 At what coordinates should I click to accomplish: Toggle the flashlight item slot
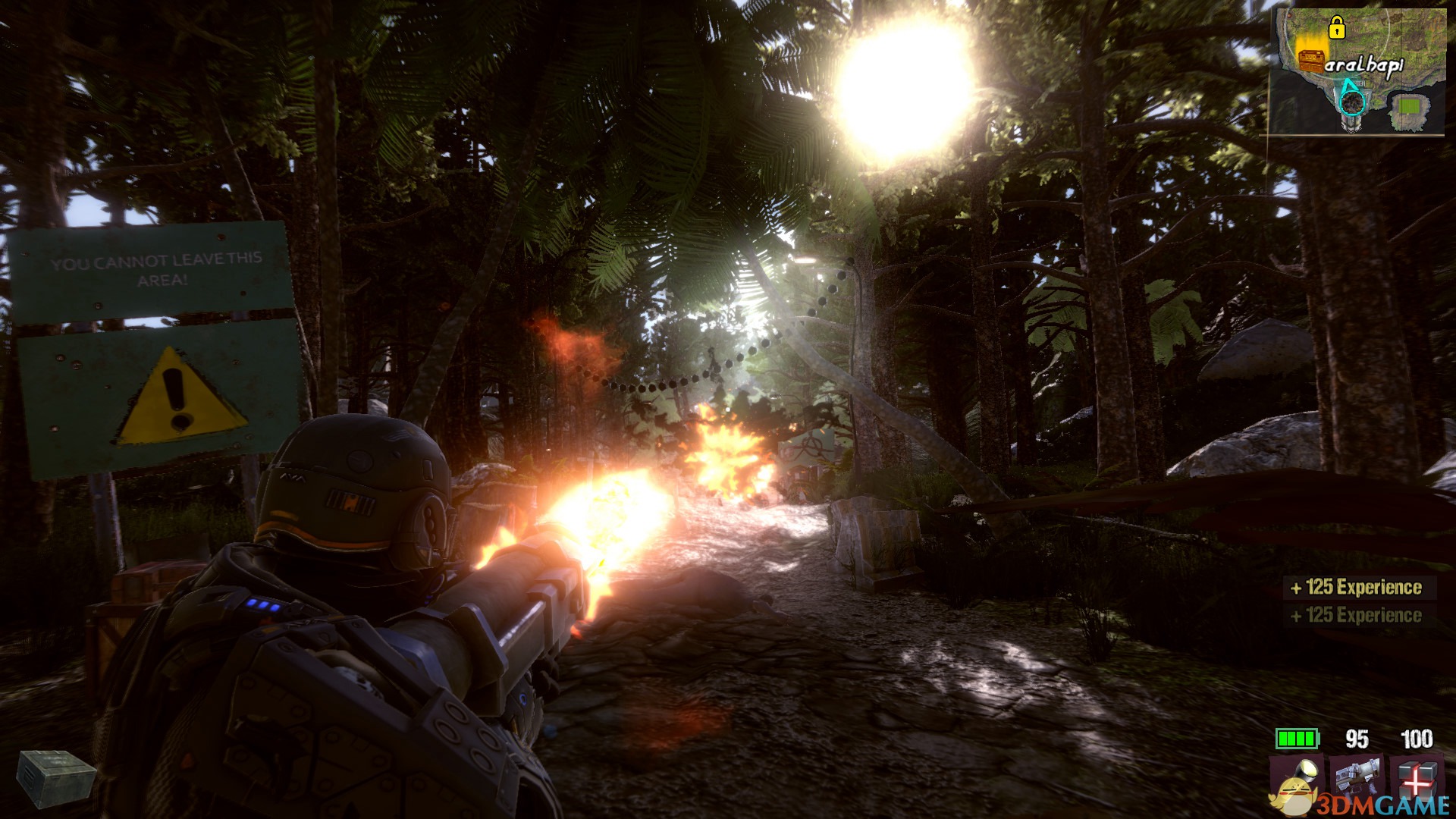(x=1298, y=780)
